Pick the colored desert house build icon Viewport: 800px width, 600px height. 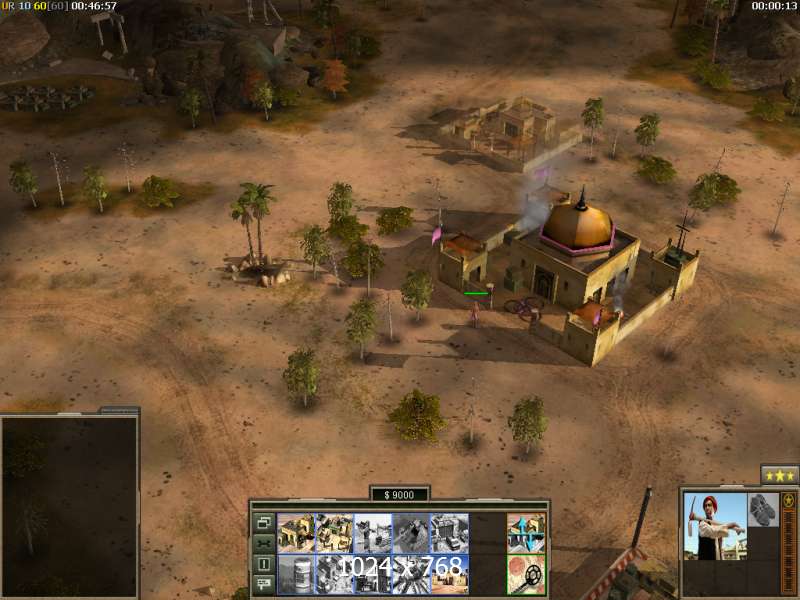point(449,573)
